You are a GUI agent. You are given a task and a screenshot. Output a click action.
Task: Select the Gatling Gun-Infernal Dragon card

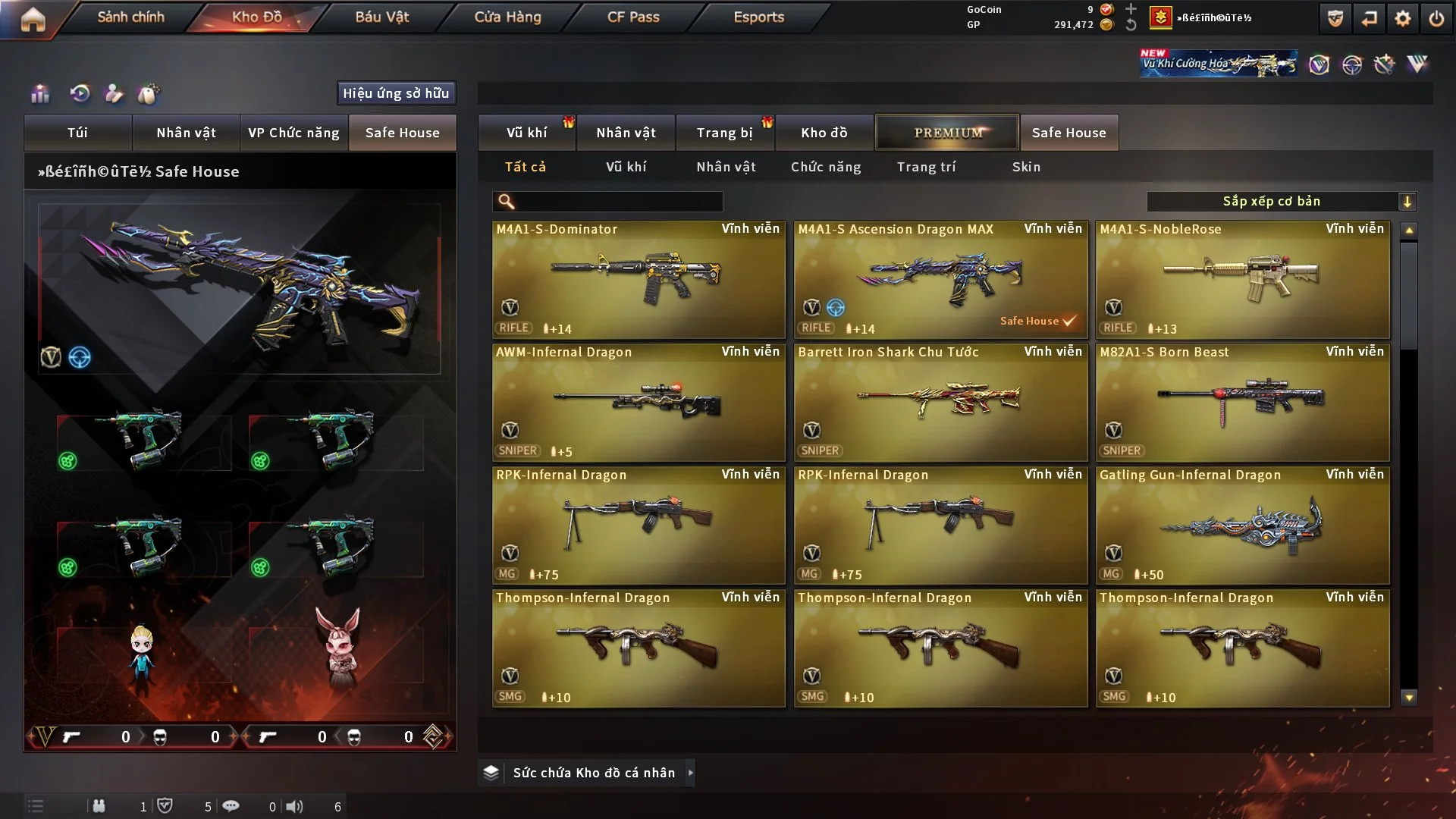(x=1242, y=525)
